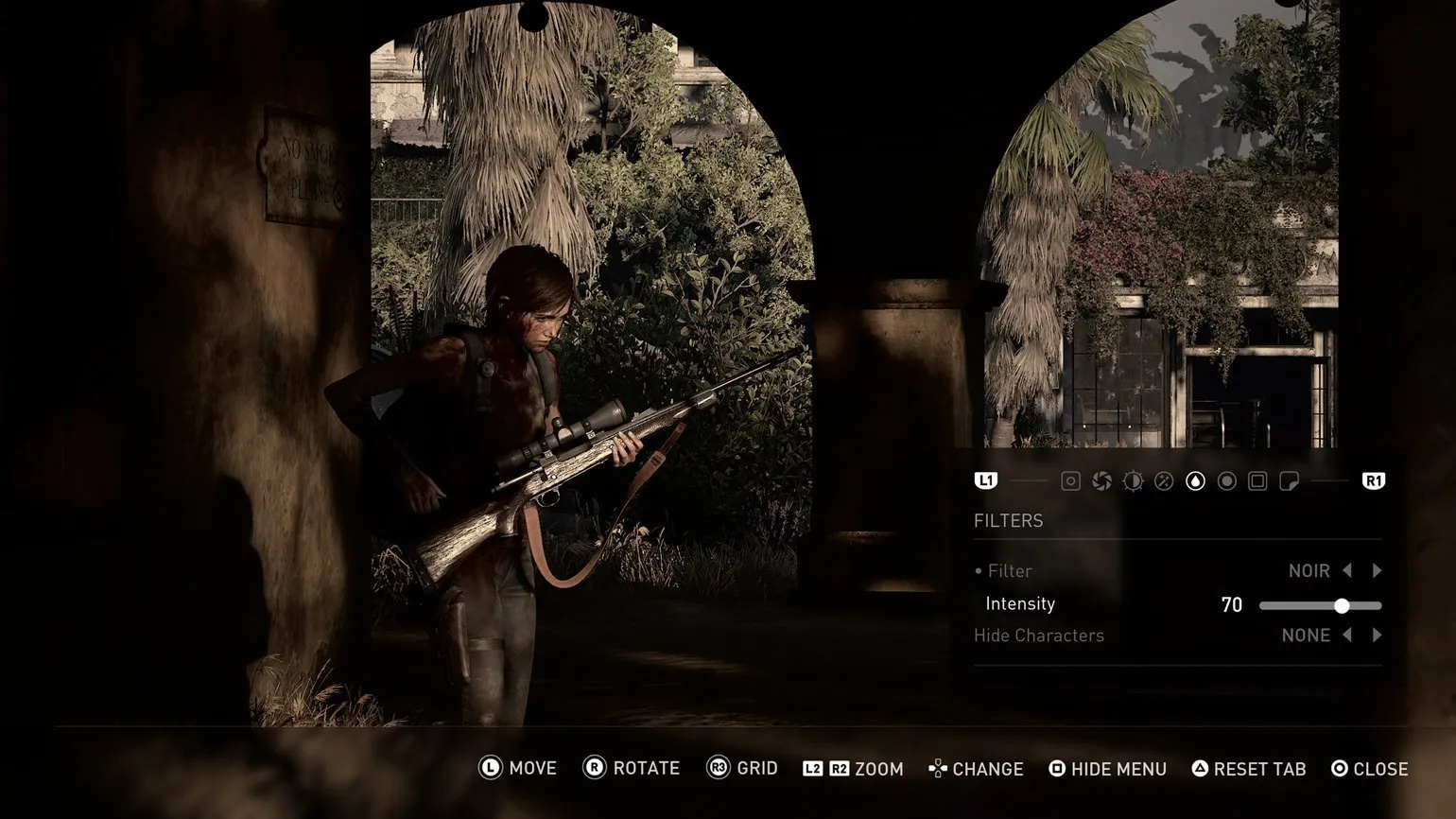The height and width of the screenshot is (819, 1456).
Task: Click the Intensity slider handle
Action: 1342,605
